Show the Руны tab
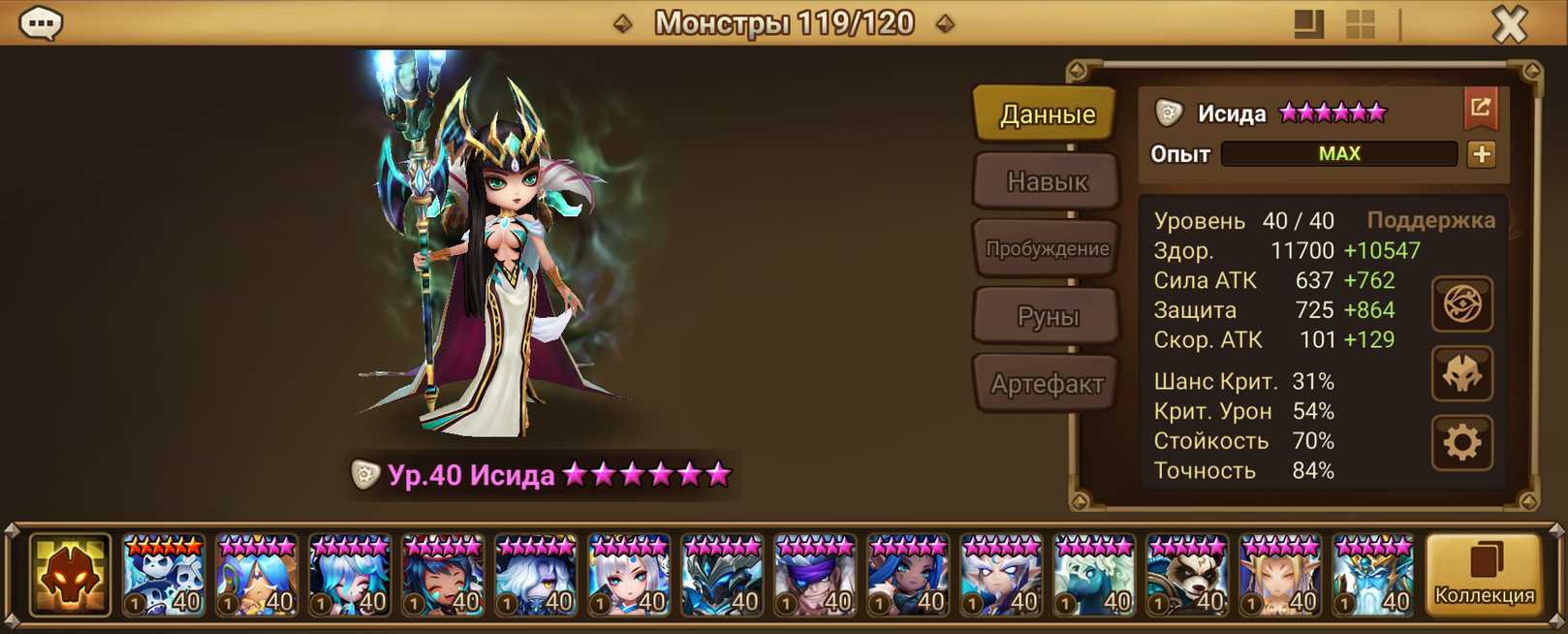This screenshot has height=634, width=1568. pyautogui.click(x=1047, y=316)
